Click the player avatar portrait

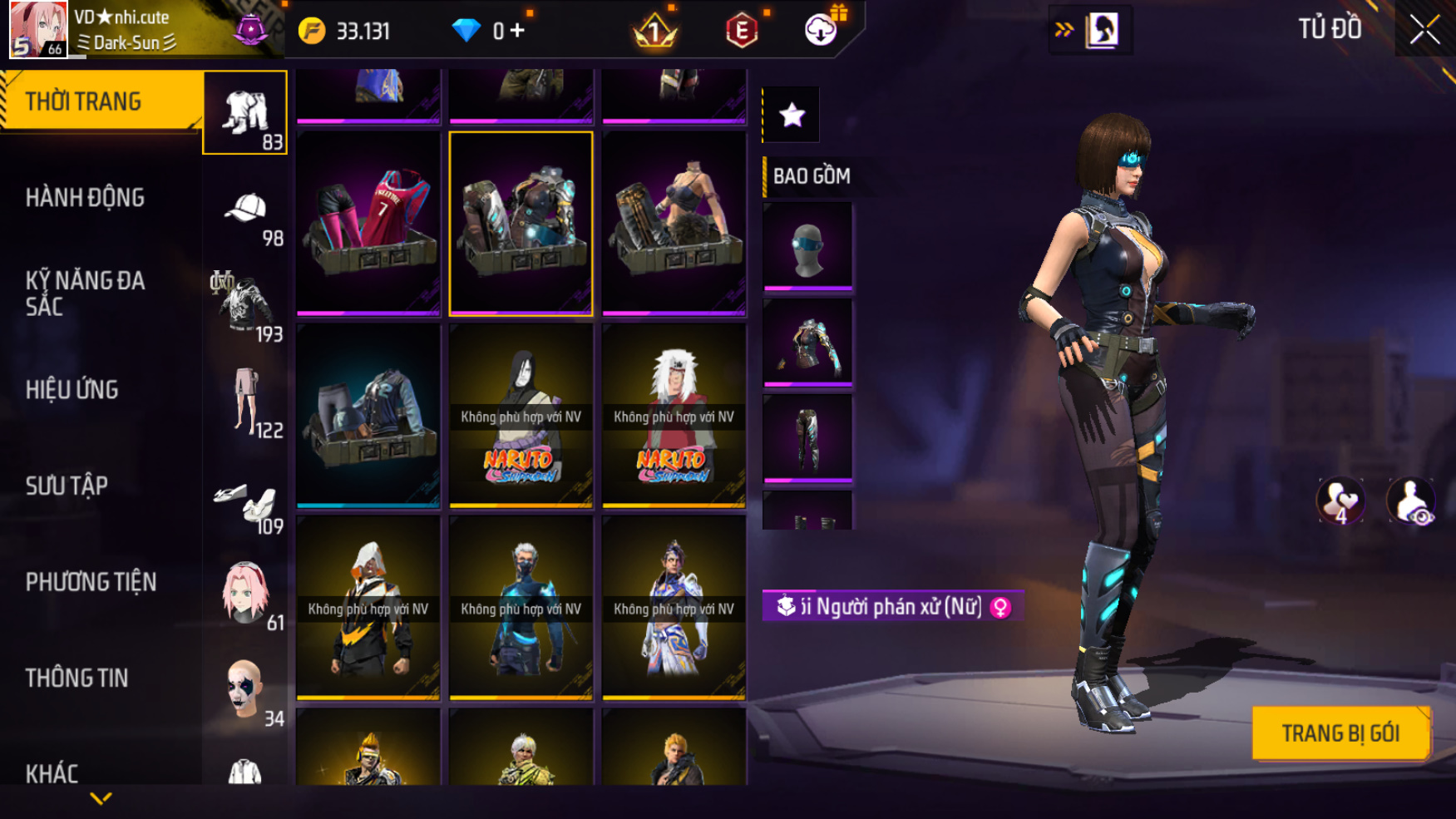tap(37, 29)
